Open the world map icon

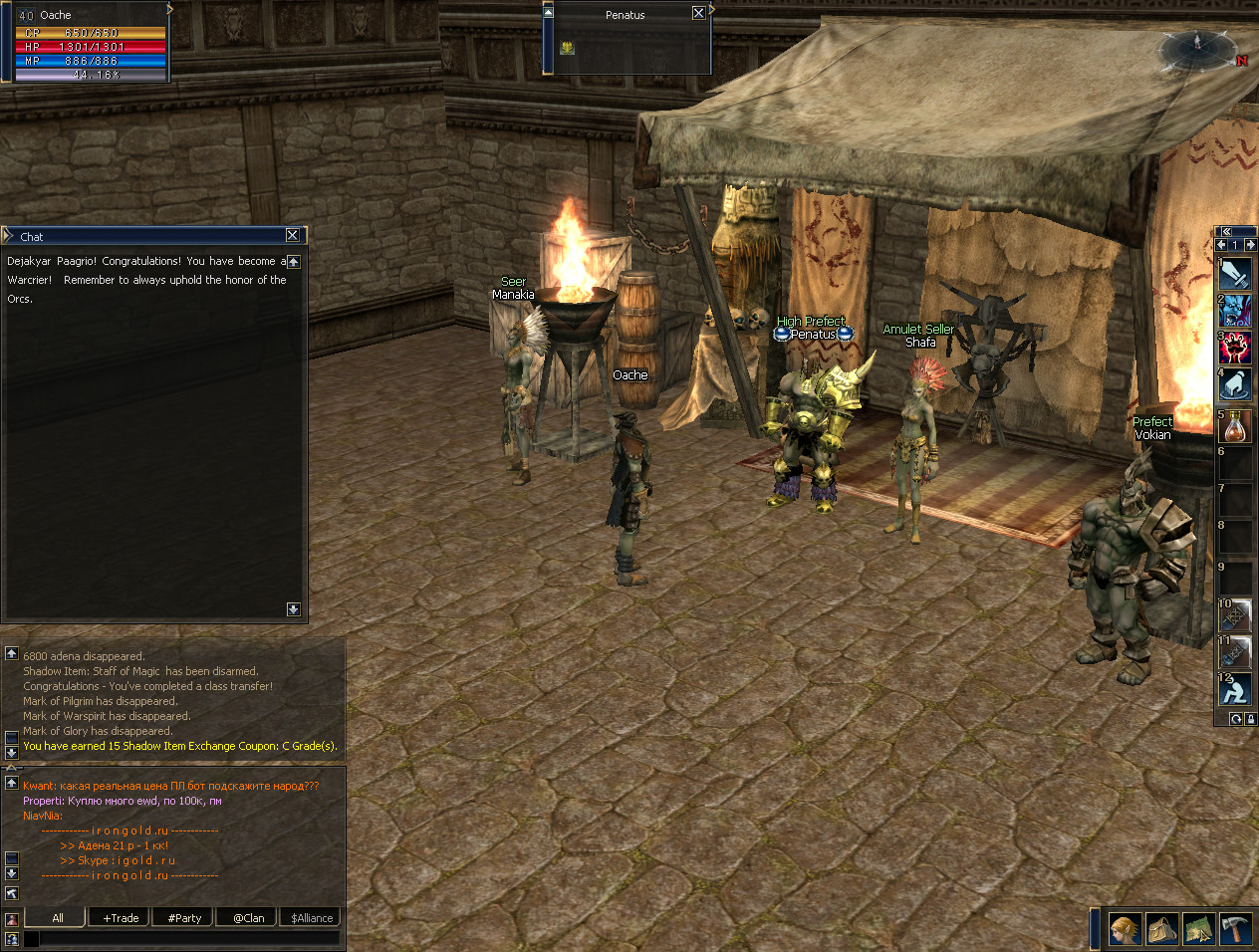[x=1199, y=930]
